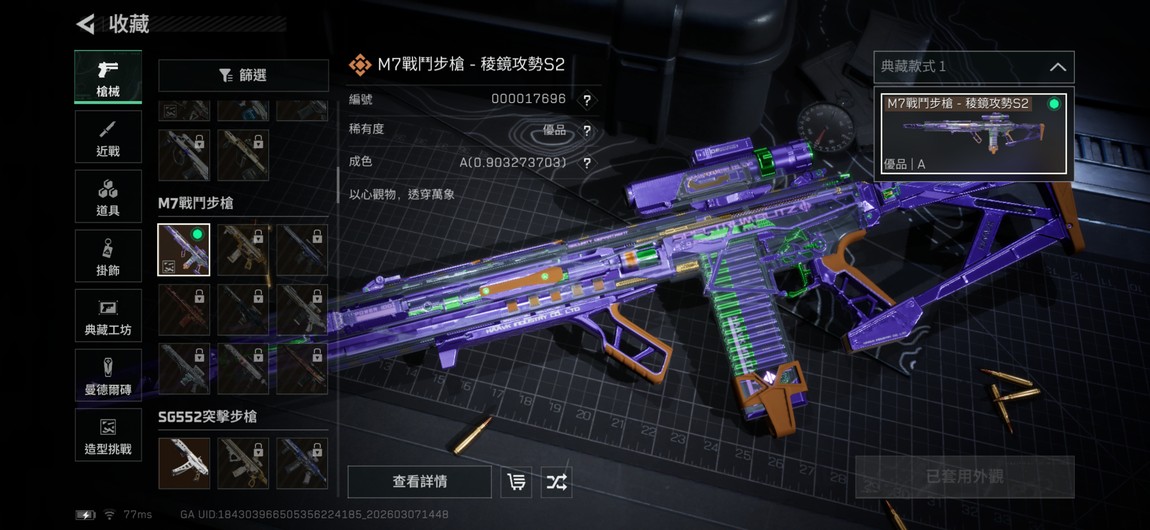Show help for 成色 wear value

[587, 162]
